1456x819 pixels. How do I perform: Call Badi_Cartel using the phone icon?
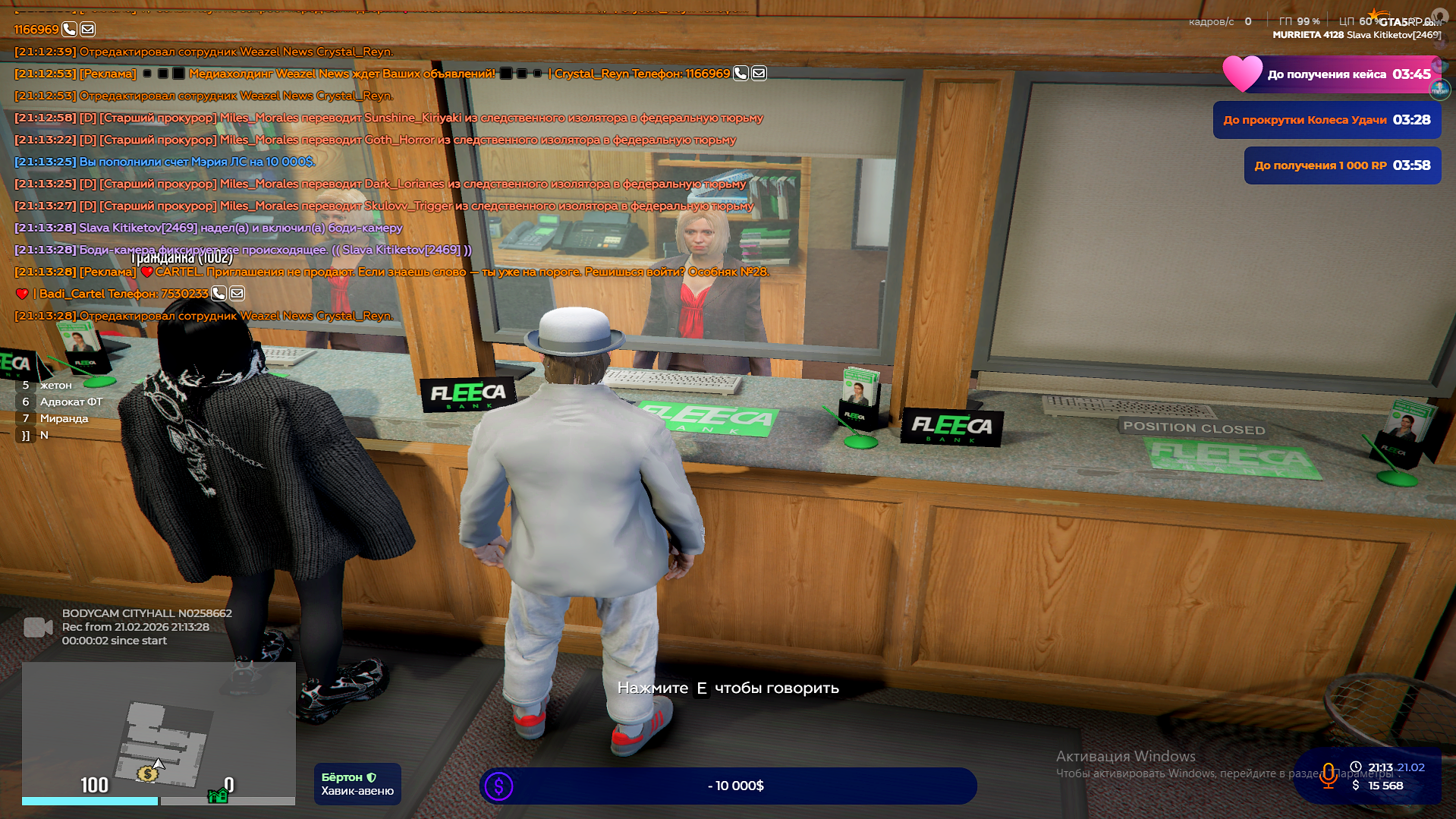(219, 294)
